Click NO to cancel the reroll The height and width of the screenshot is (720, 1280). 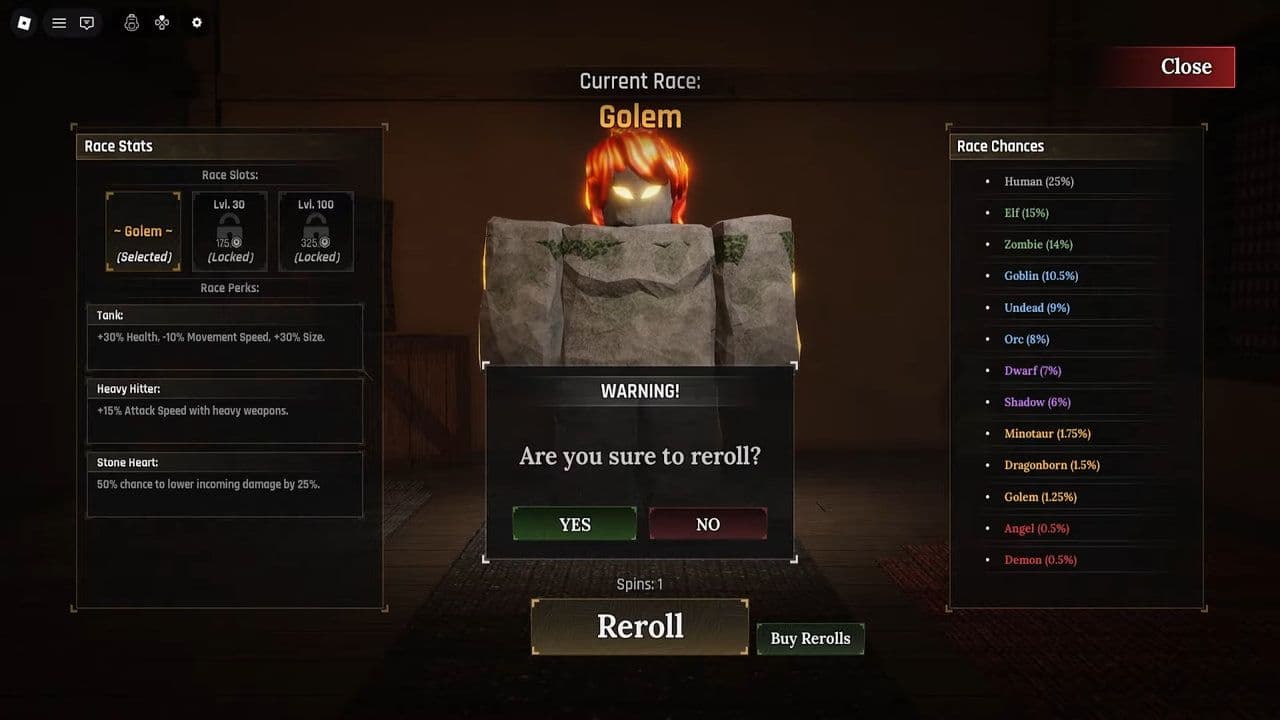(707, 523)
